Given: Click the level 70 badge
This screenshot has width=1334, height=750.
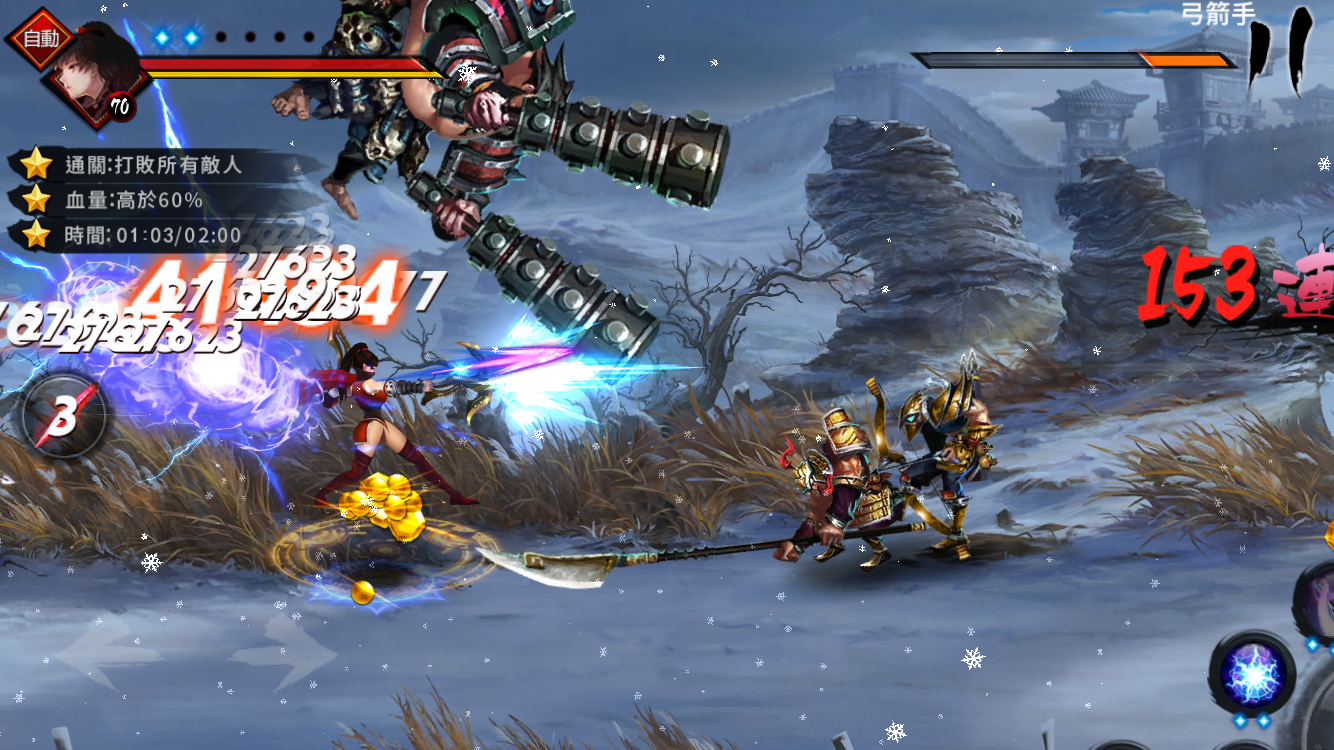Looking at the screenshot, I should click(120, 105).
